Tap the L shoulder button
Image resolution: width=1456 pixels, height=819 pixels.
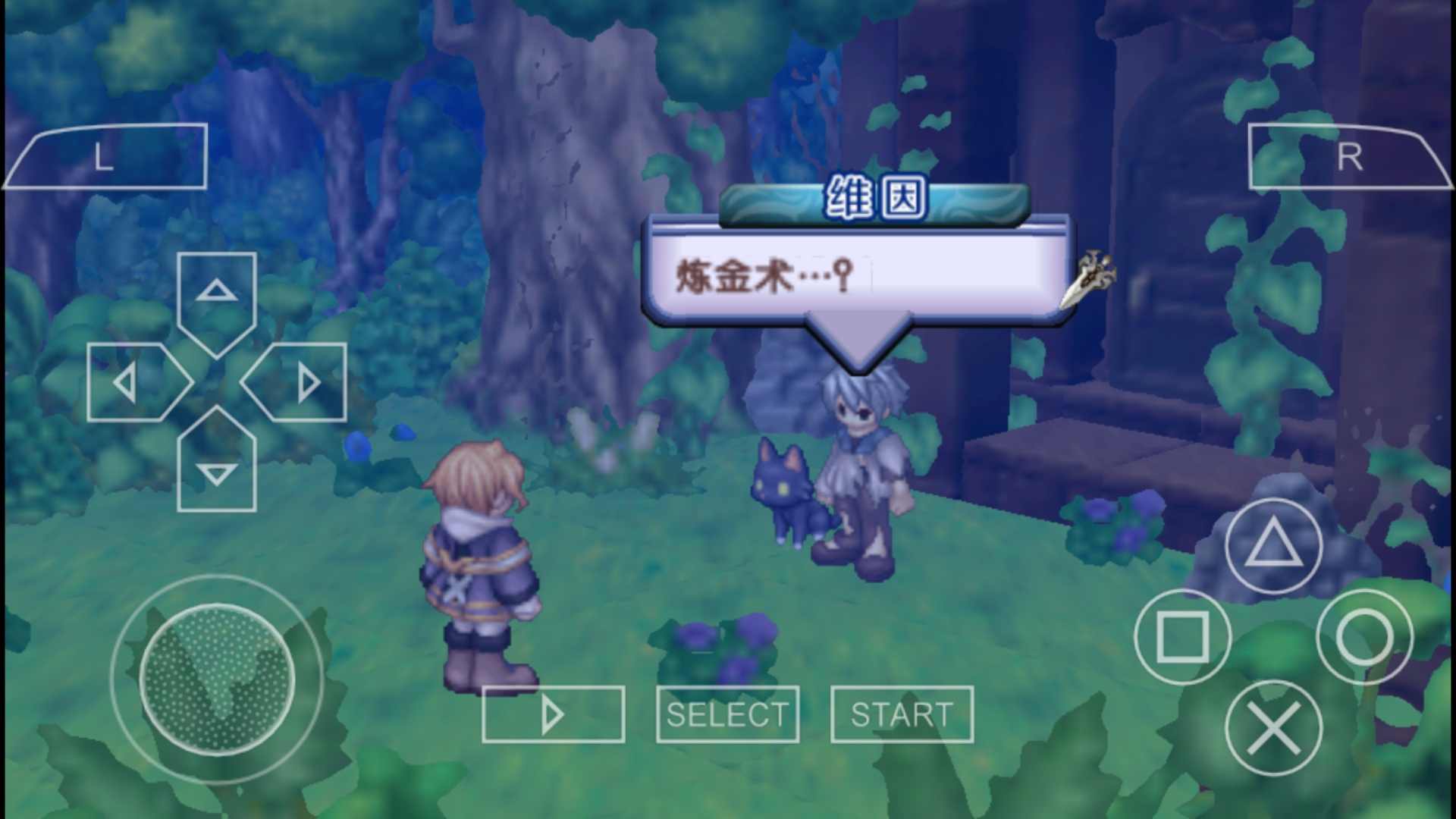click(106, 155)
